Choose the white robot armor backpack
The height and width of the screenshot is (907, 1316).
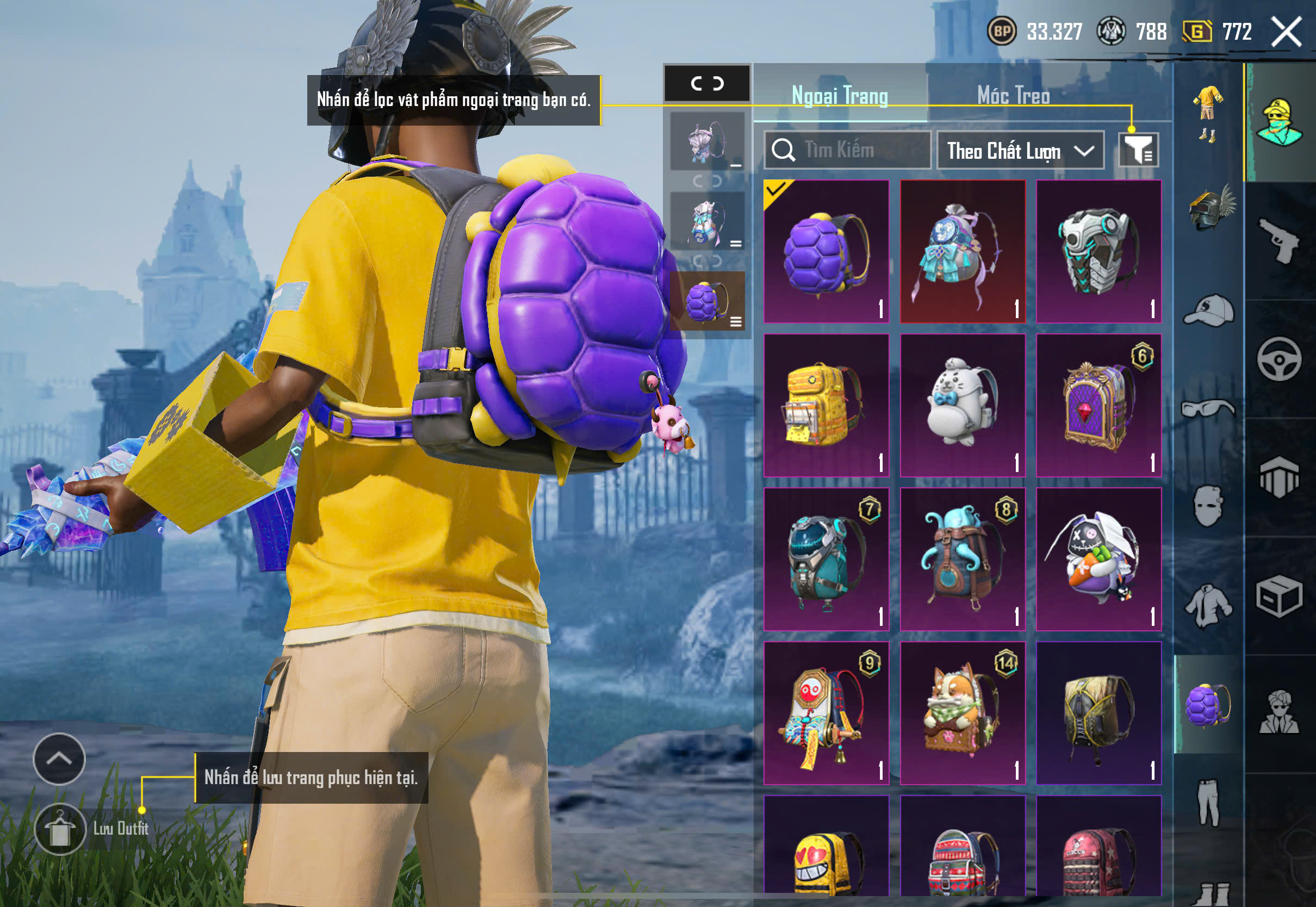pos(1098,252)
